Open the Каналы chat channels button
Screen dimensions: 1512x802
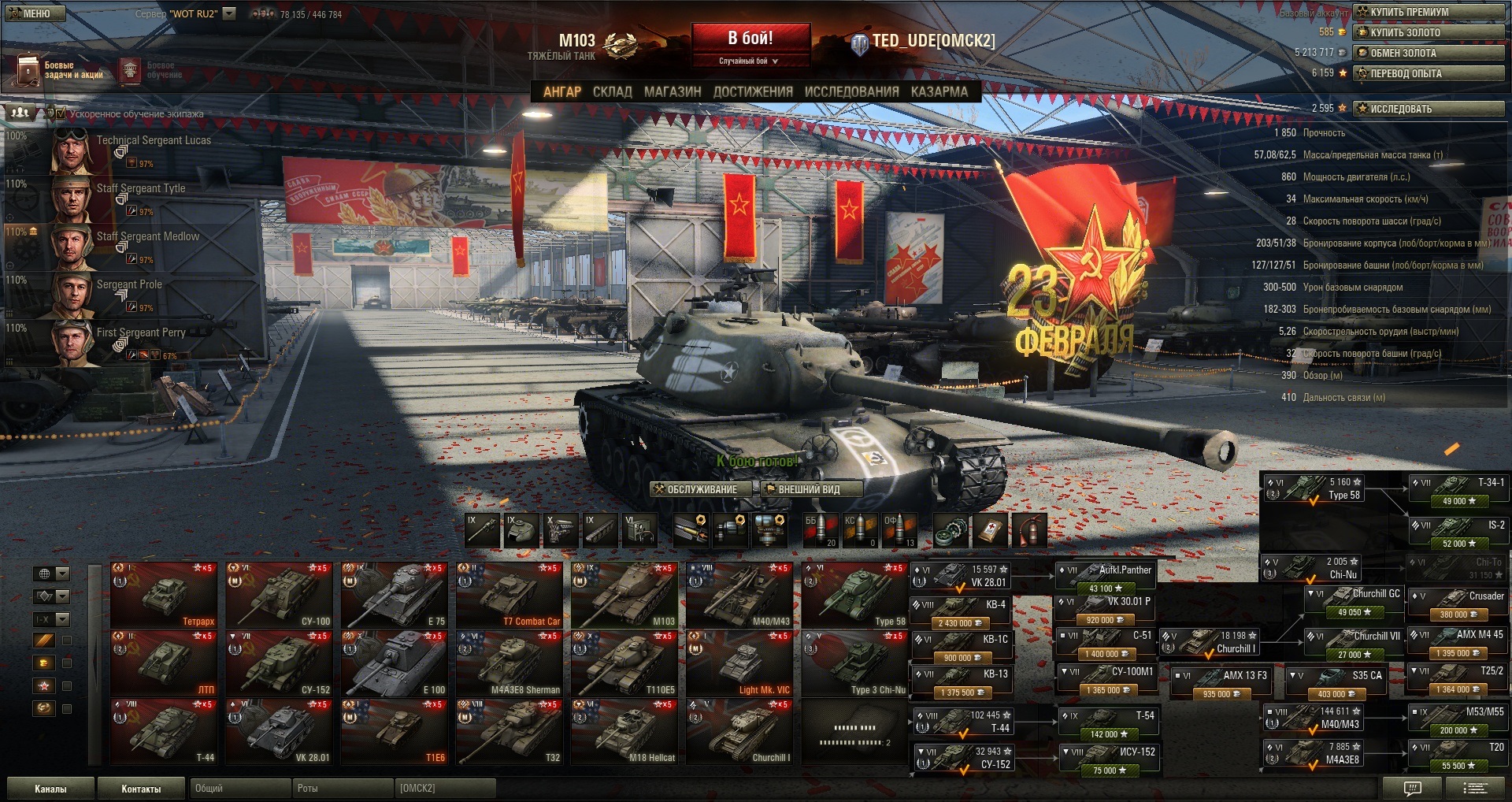tap(50, 789)
